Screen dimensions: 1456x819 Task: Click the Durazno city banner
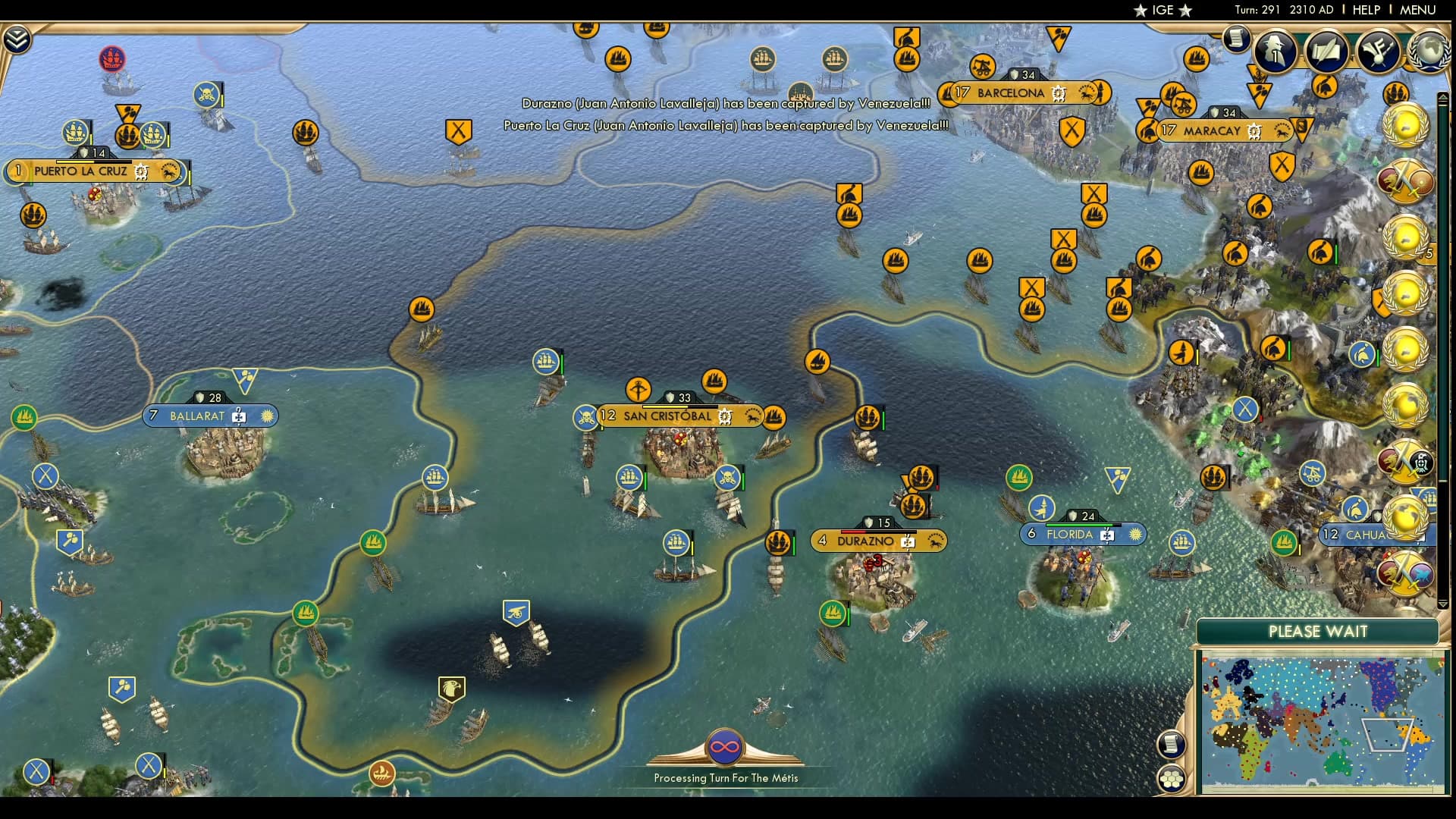click(x=864, y=541)
